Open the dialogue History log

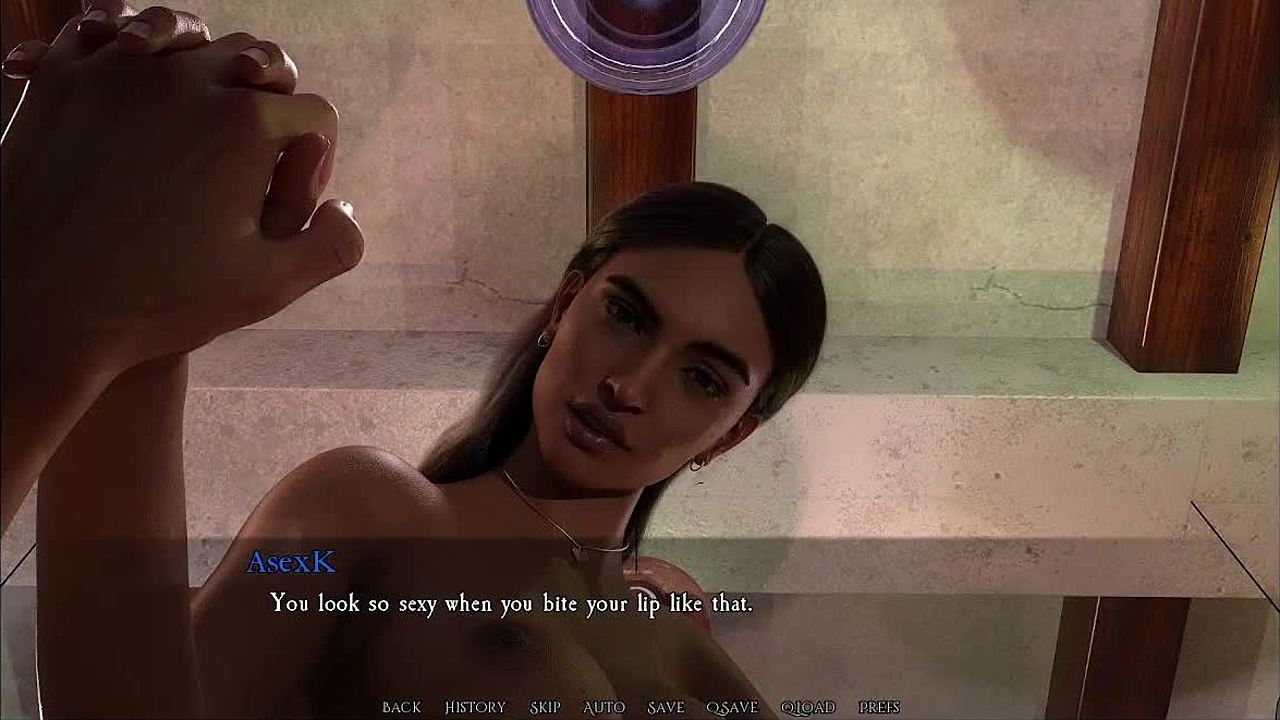[x=475, y=707]
